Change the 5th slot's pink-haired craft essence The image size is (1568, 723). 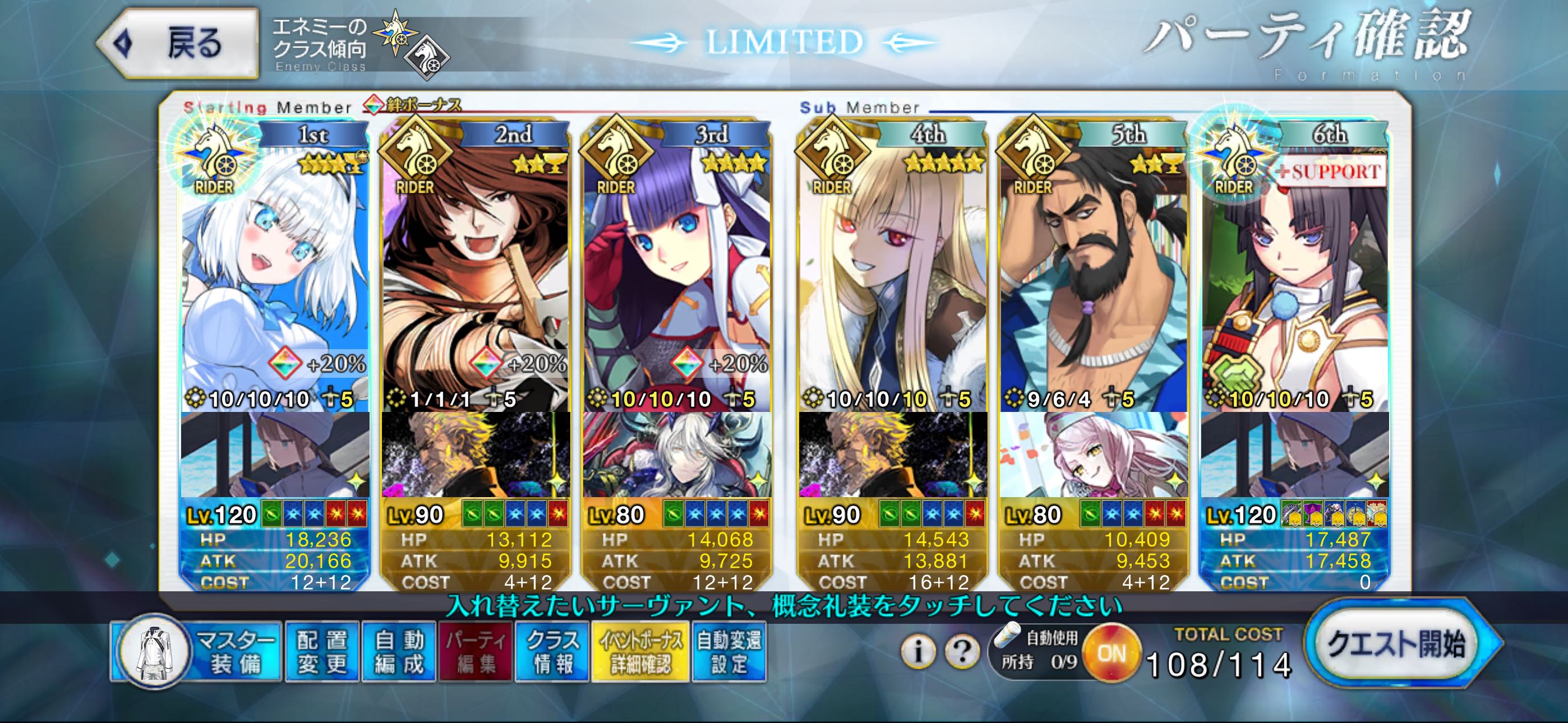[x=1093, y=455]
